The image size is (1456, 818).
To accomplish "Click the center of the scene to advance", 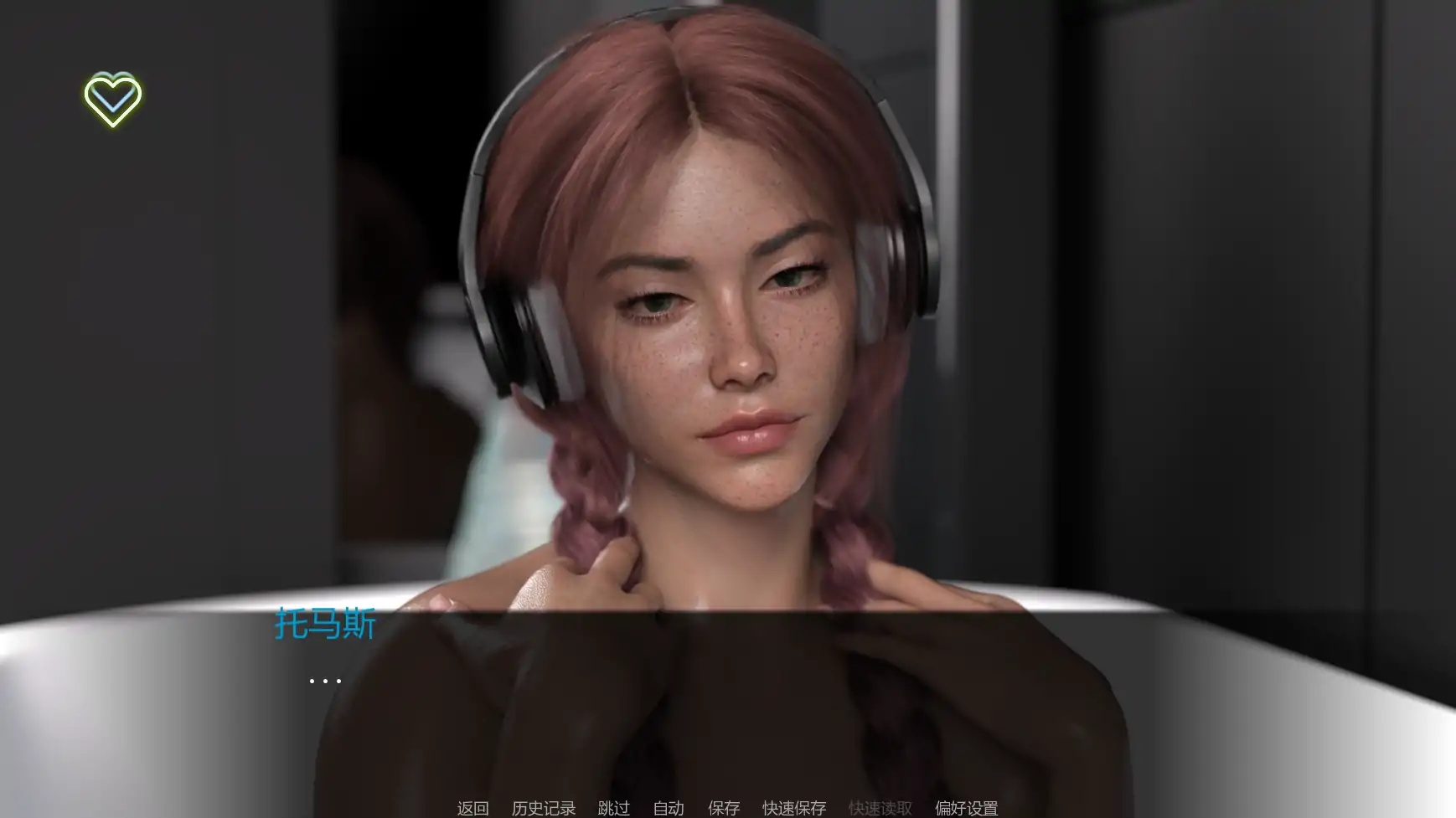I will 728,377.
